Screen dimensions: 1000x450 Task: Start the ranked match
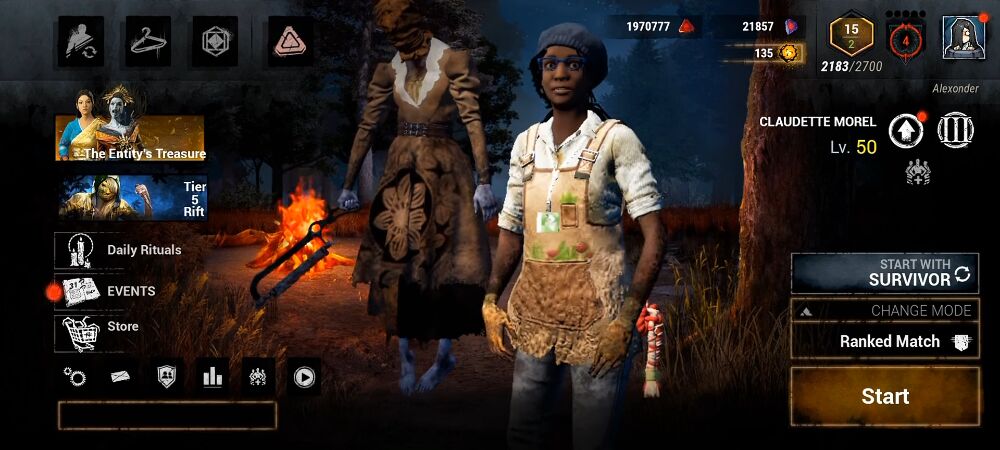(885, 397)
